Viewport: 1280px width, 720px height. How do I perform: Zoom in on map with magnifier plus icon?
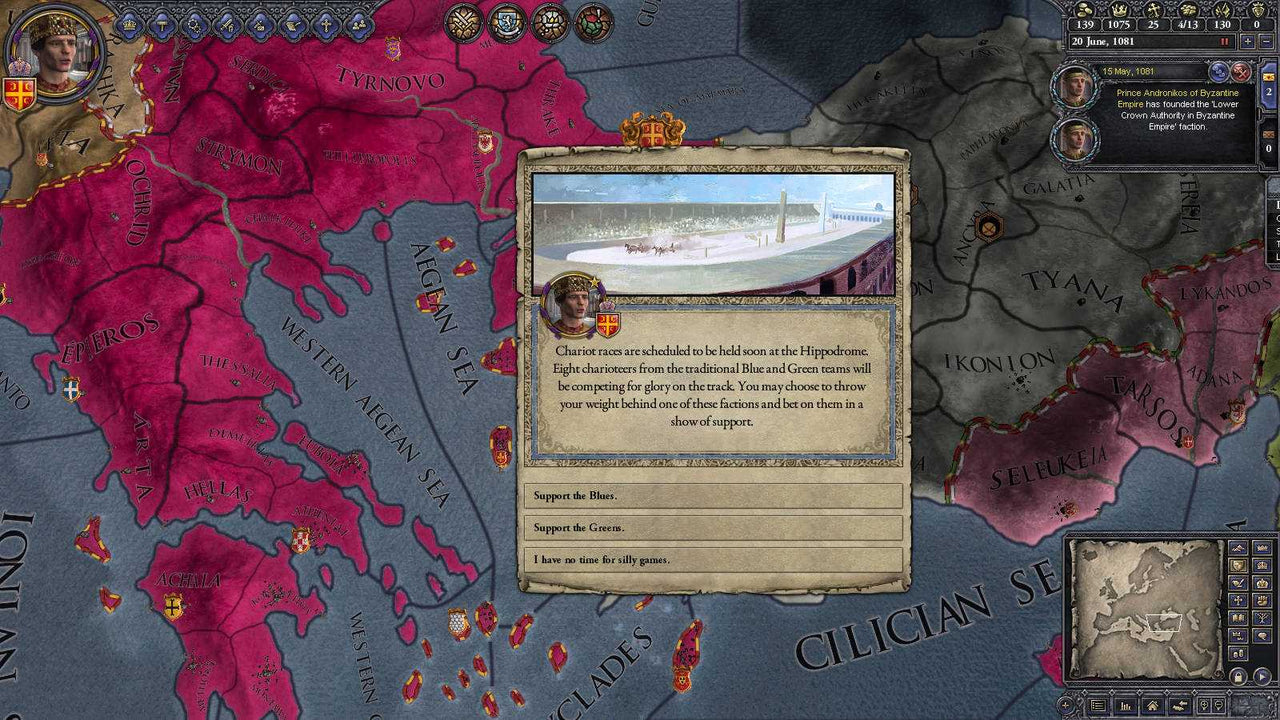click(x=1204, y=705)
